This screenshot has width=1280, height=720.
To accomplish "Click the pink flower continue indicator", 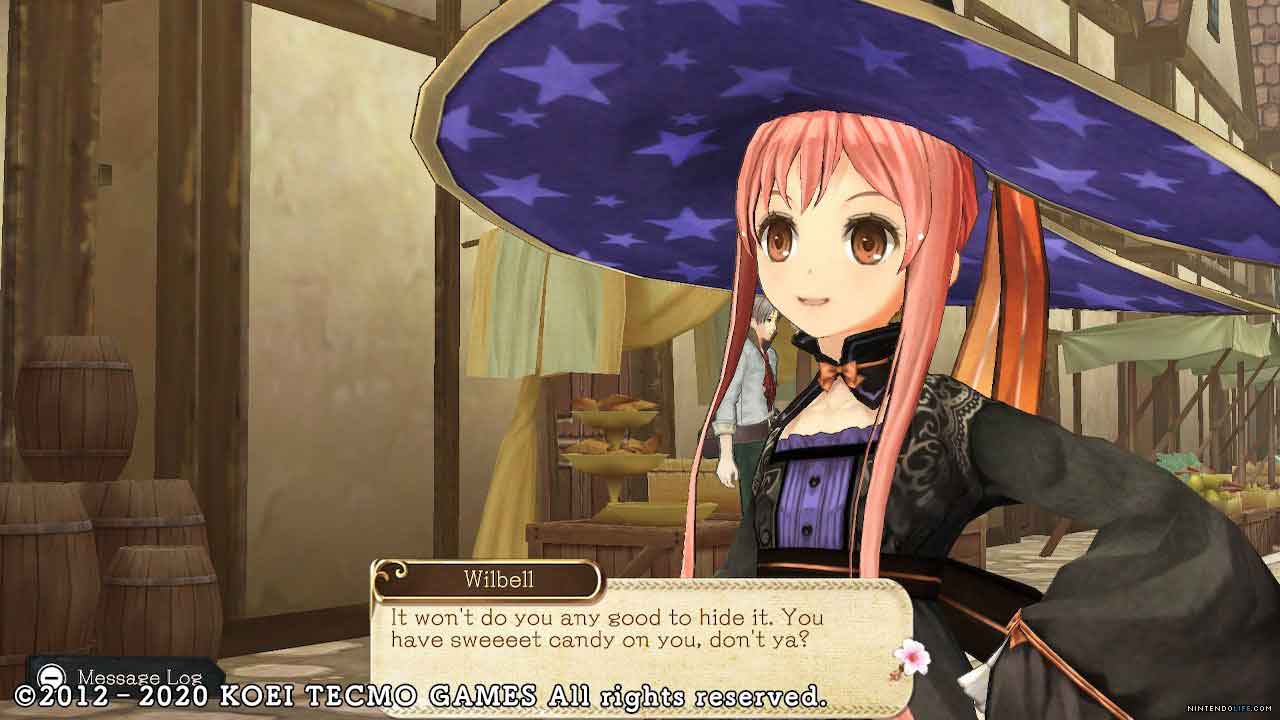I will 912,656.
